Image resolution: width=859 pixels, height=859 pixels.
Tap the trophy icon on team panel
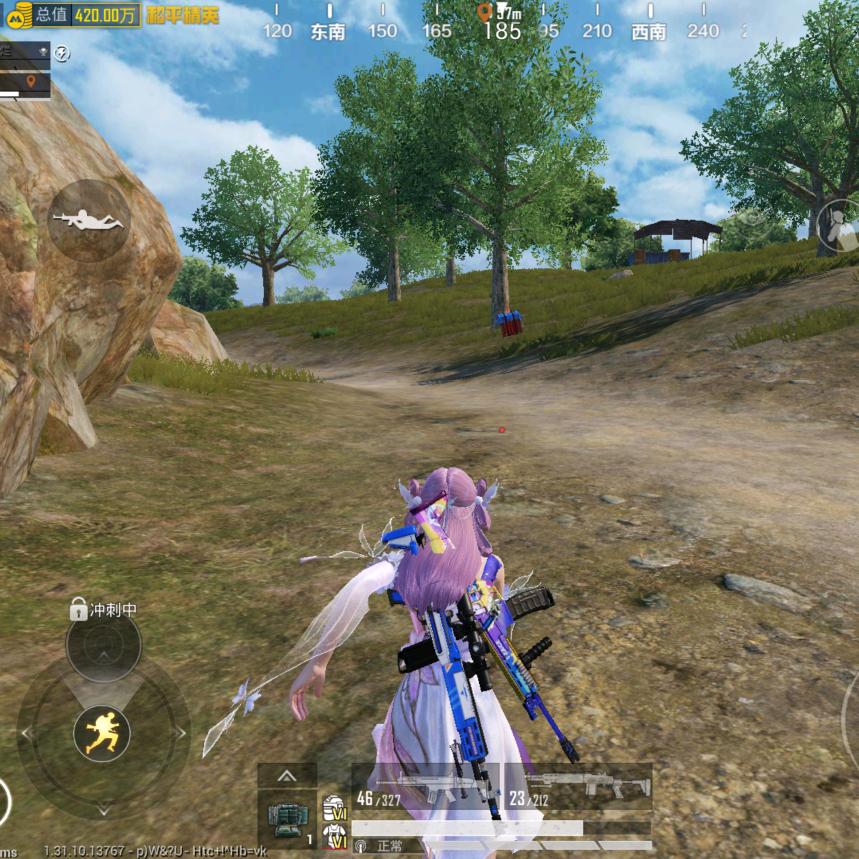(x=43, y=50)
